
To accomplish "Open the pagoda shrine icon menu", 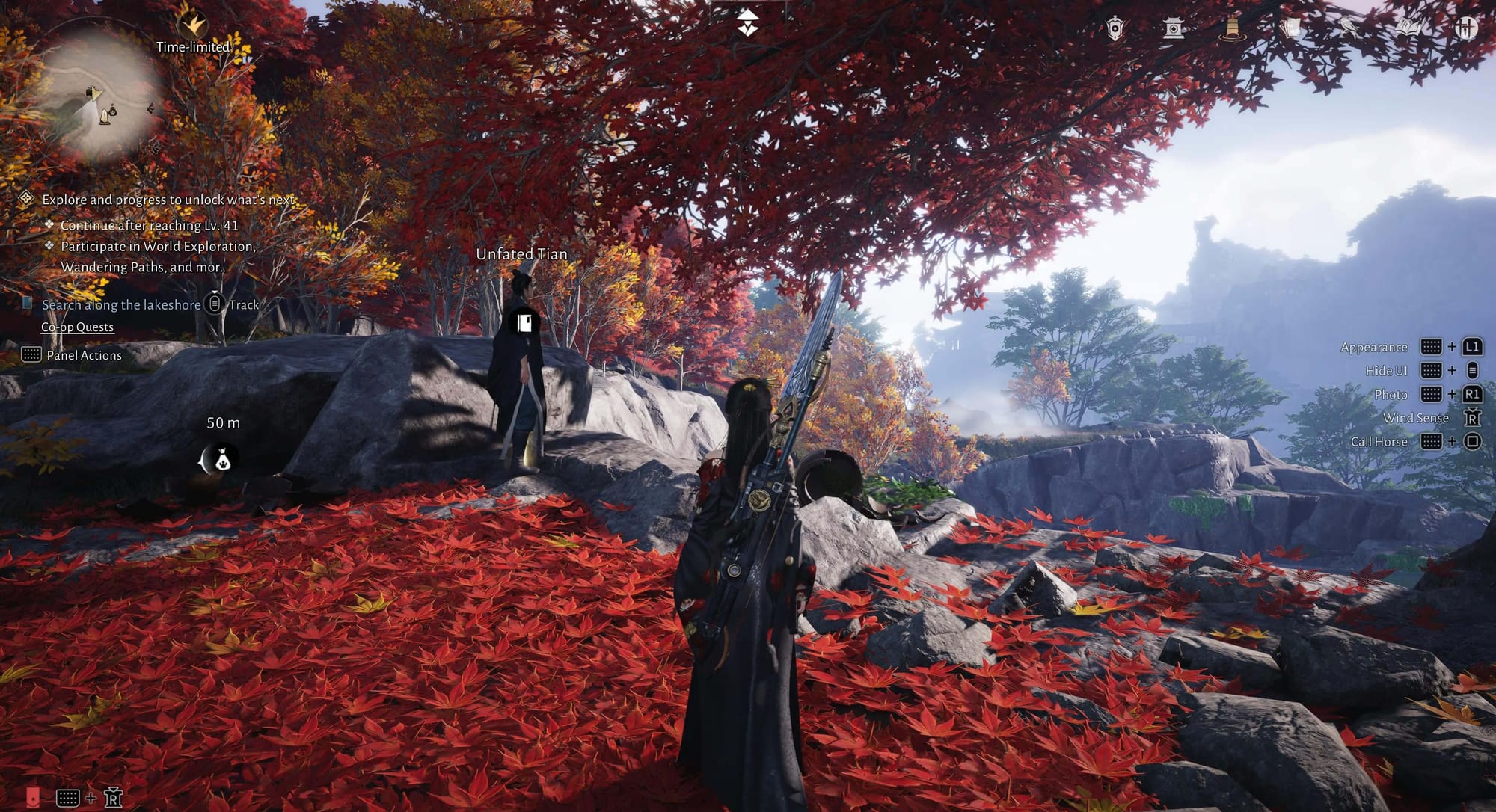I will tap(1172, 28).
